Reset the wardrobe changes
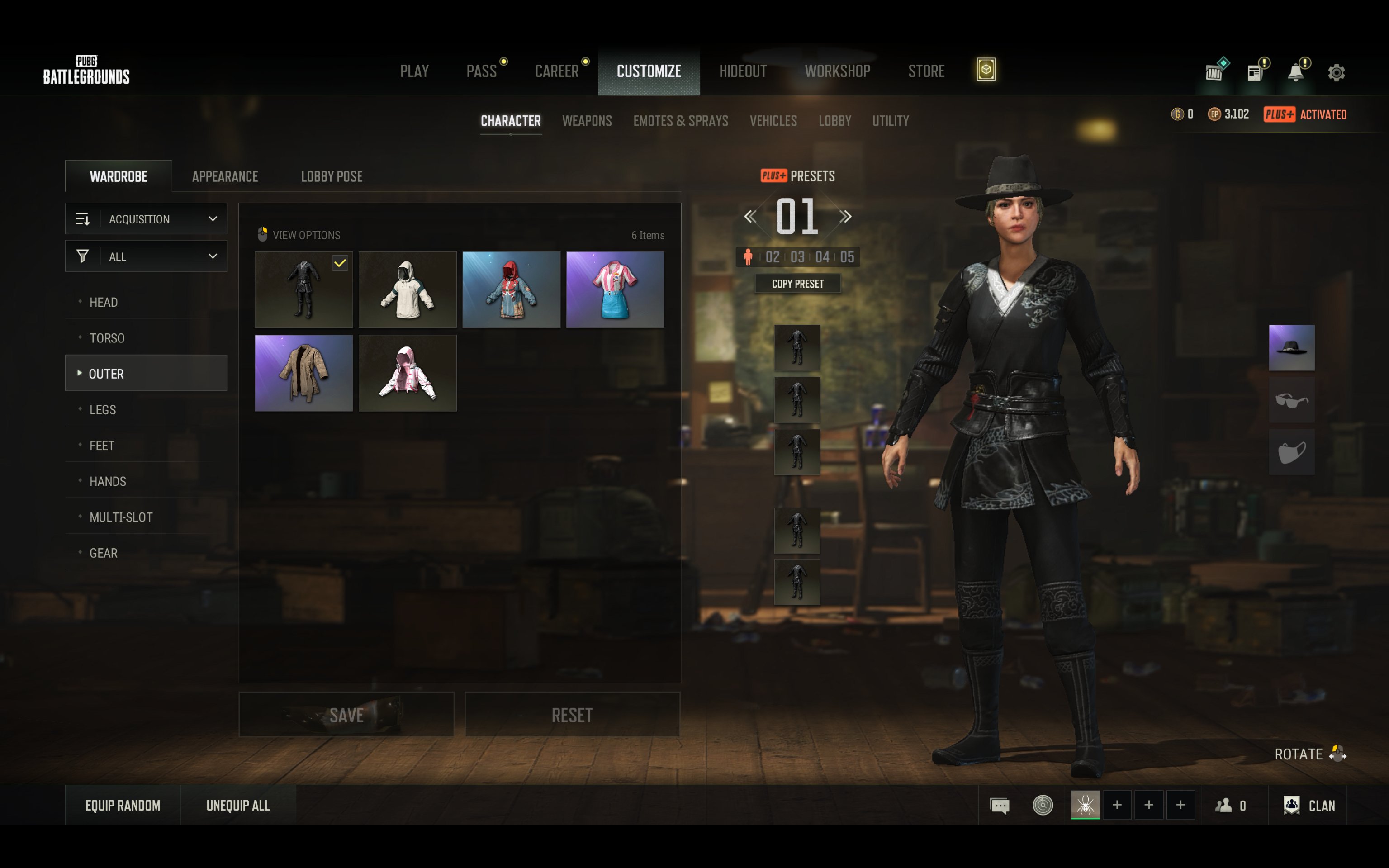This screenshot has width=1389, height=868. [x=572, y=715]
